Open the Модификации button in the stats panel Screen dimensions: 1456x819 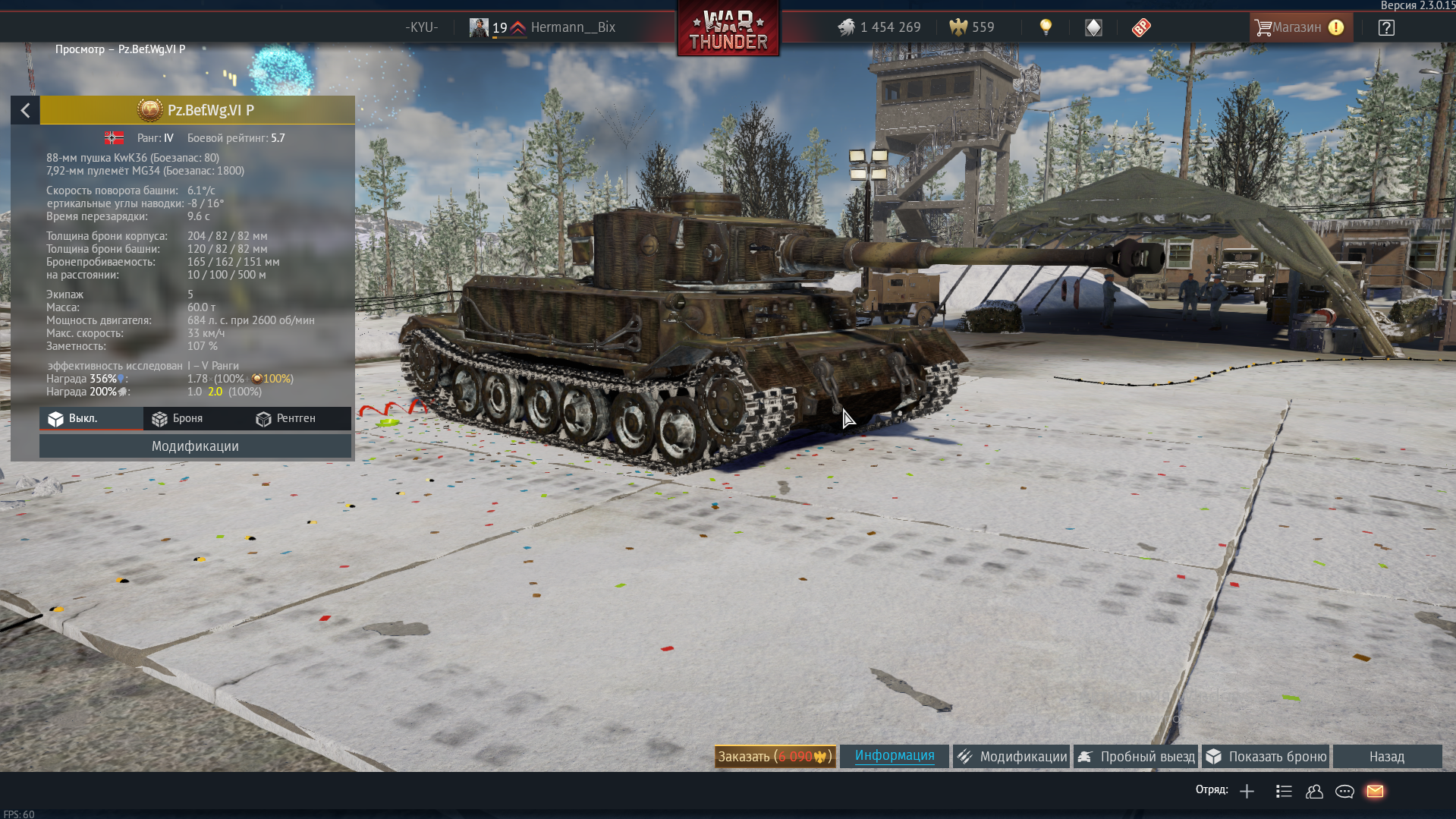[x=195, y=446]
